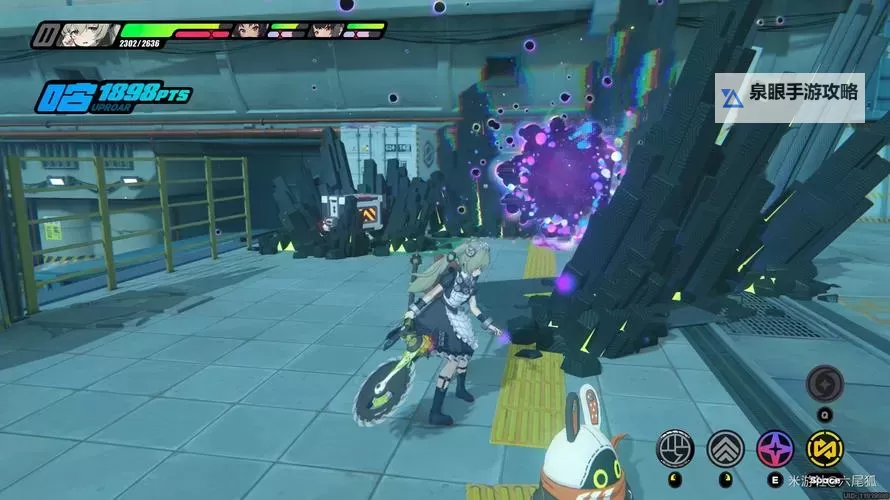
Task: Switch to the third squad member's portrait
Action: (325, 31)
